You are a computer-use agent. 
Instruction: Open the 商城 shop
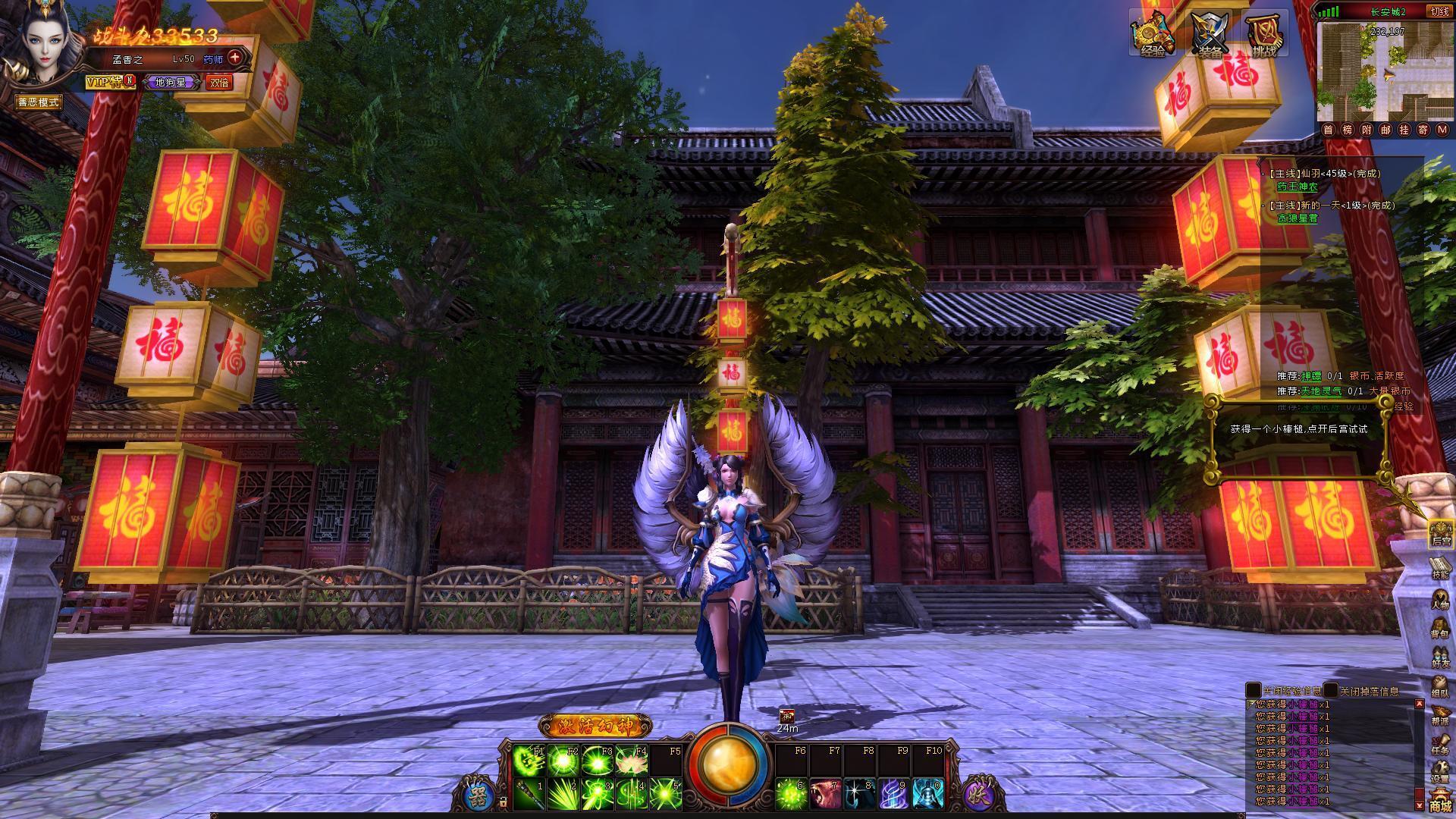1440,802
